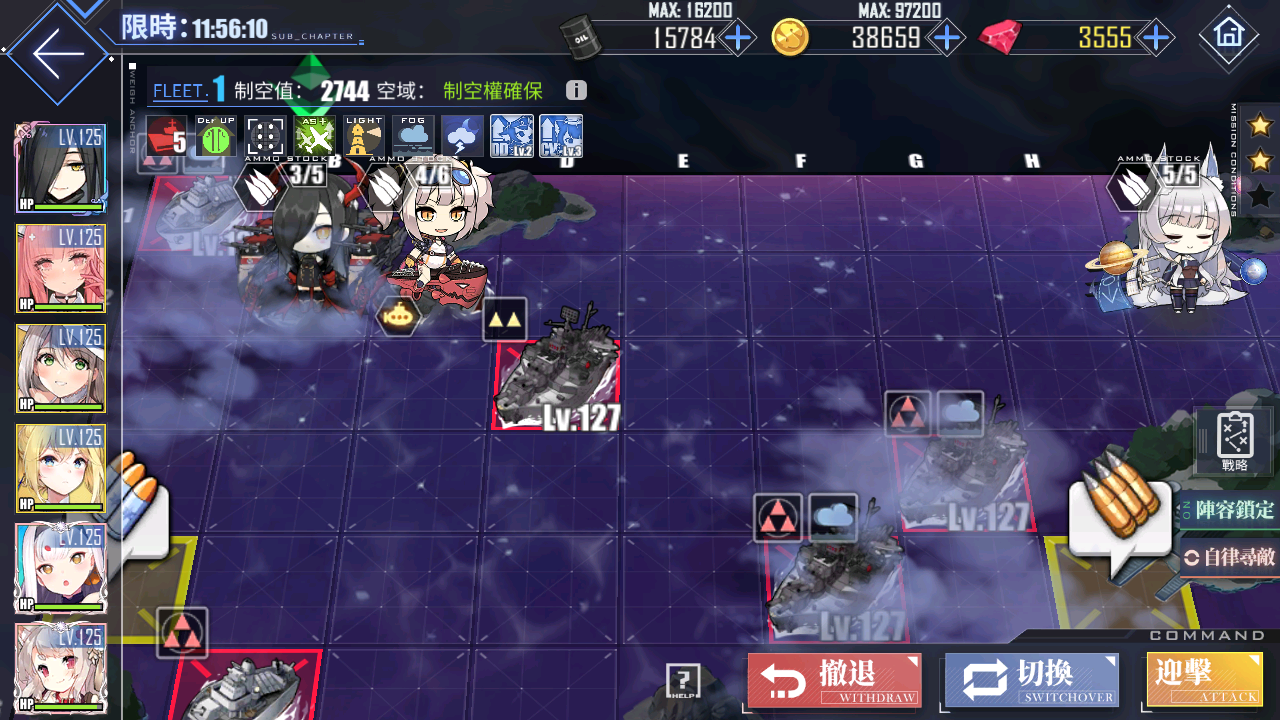The width and height of the screenshot is (1280, 720).
Task: Click the thunderstorm weather icon
Action: click(462, 135)
